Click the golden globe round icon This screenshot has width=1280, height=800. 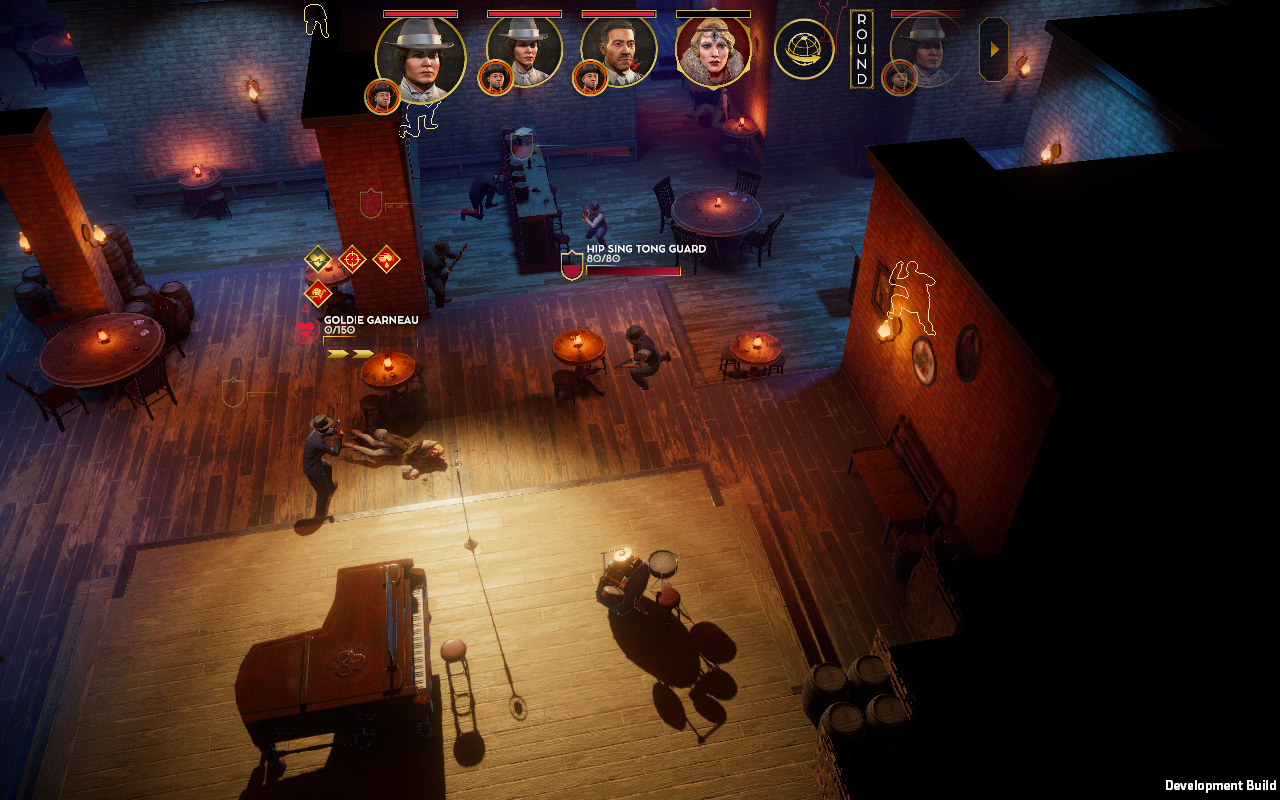pos(804,49)
